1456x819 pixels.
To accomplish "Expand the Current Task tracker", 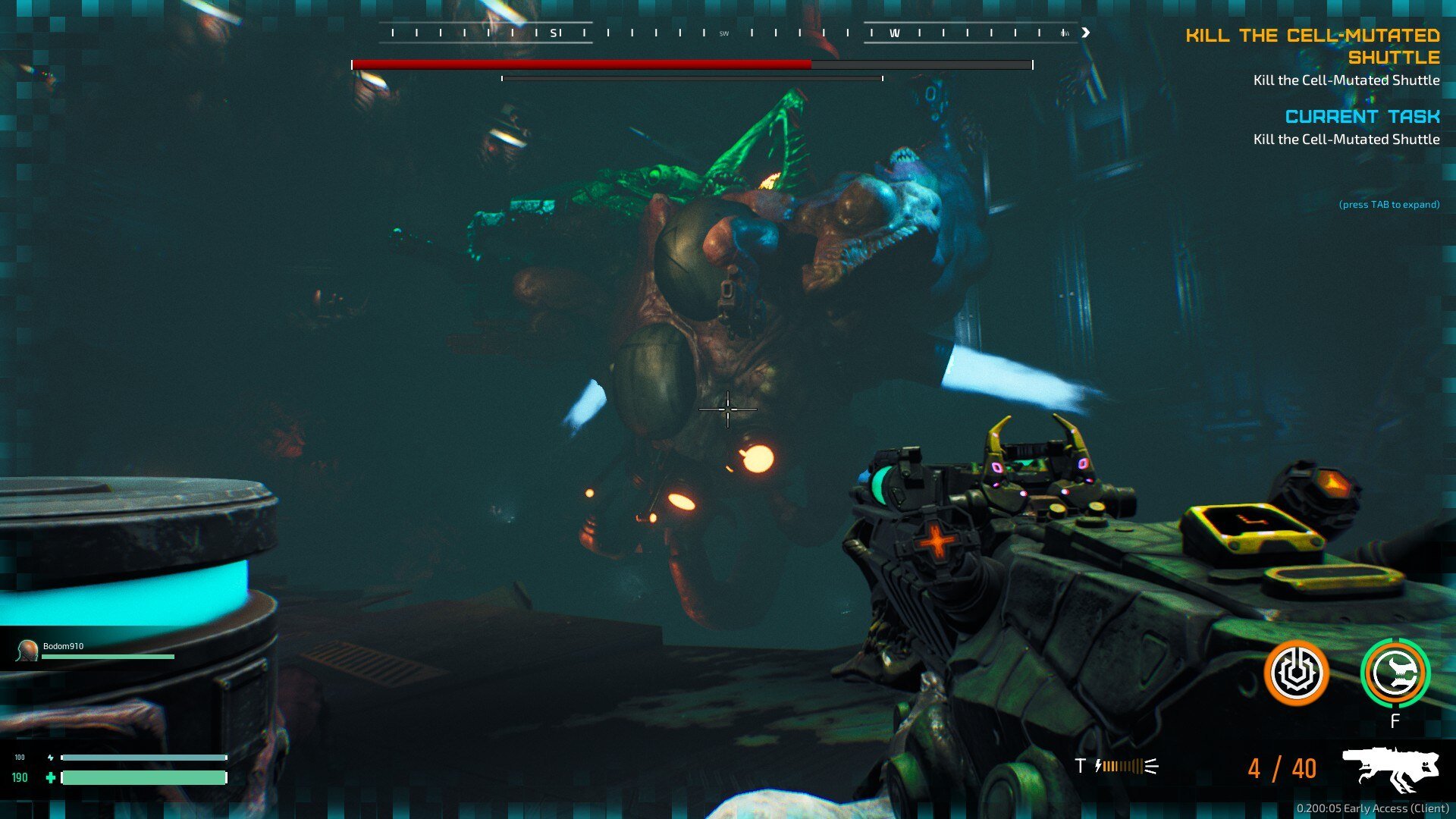I will 1362,117.
